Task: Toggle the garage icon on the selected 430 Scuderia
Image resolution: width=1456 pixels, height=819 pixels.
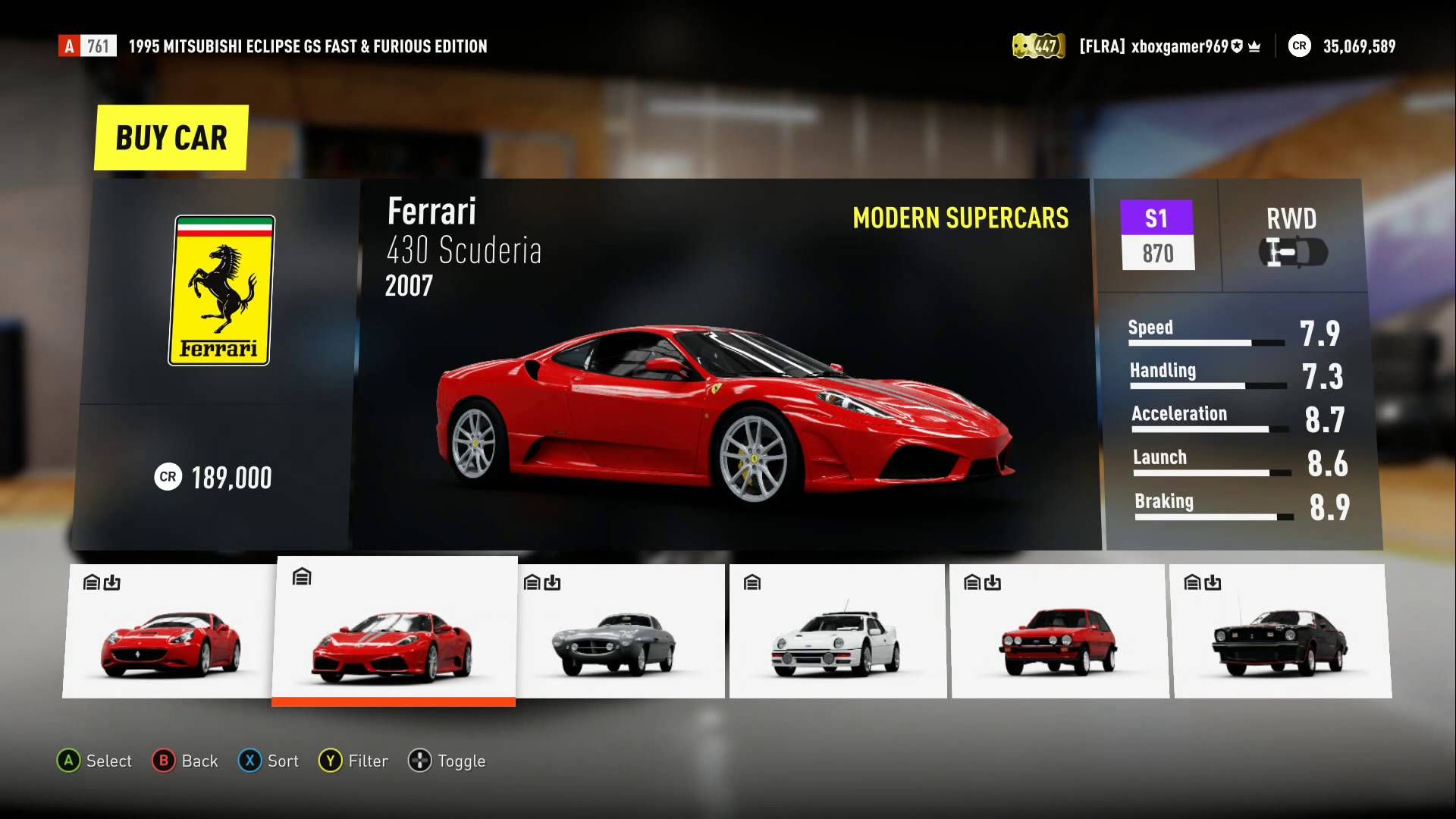Action: click(x=302, y=576)
